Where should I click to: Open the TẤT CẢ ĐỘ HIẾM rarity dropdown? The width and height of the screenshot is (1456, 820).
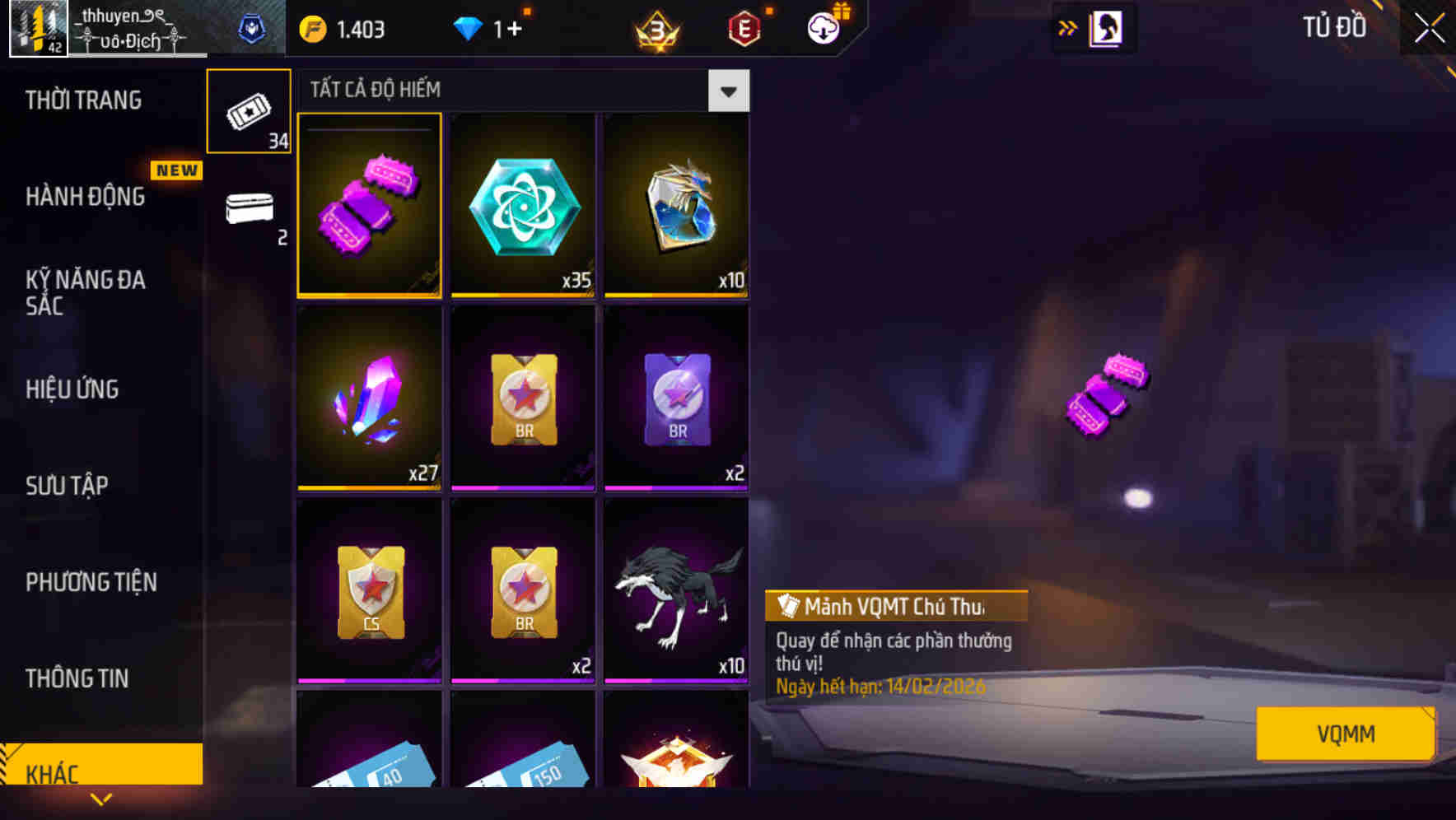coord(727,91)
